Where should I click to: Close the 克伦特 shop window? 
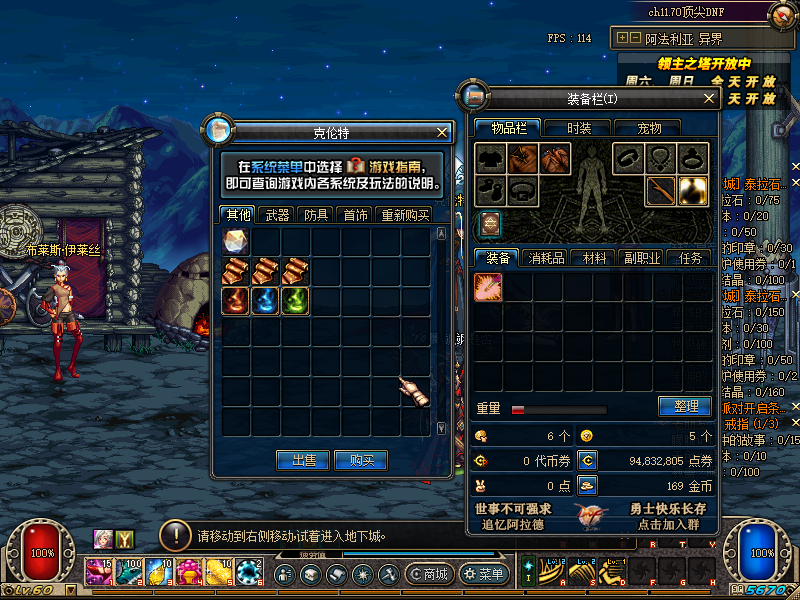tap(442, 132)
